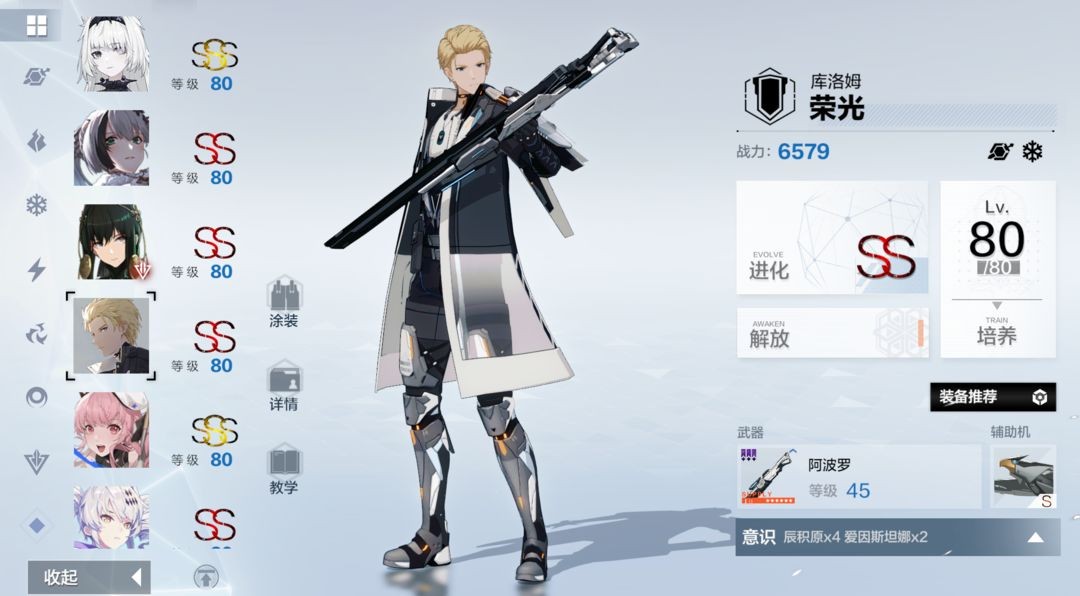Select the pink-haired character portrait
The image size is (1080, 596).
point(112,429)
